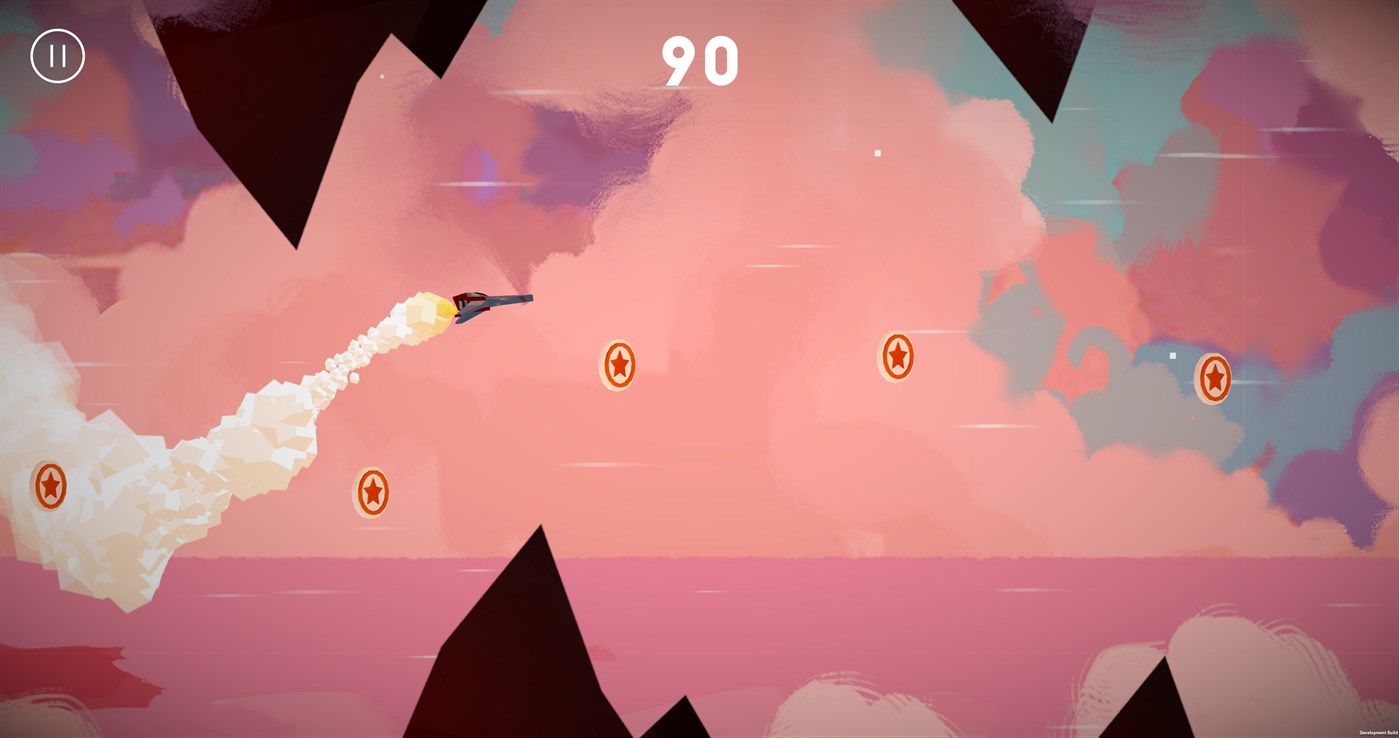This screenshot has width=1399, height=738.
Task: Click the star coin below the smoke trail
Action: pyautogui.click(x=372, y=491)
